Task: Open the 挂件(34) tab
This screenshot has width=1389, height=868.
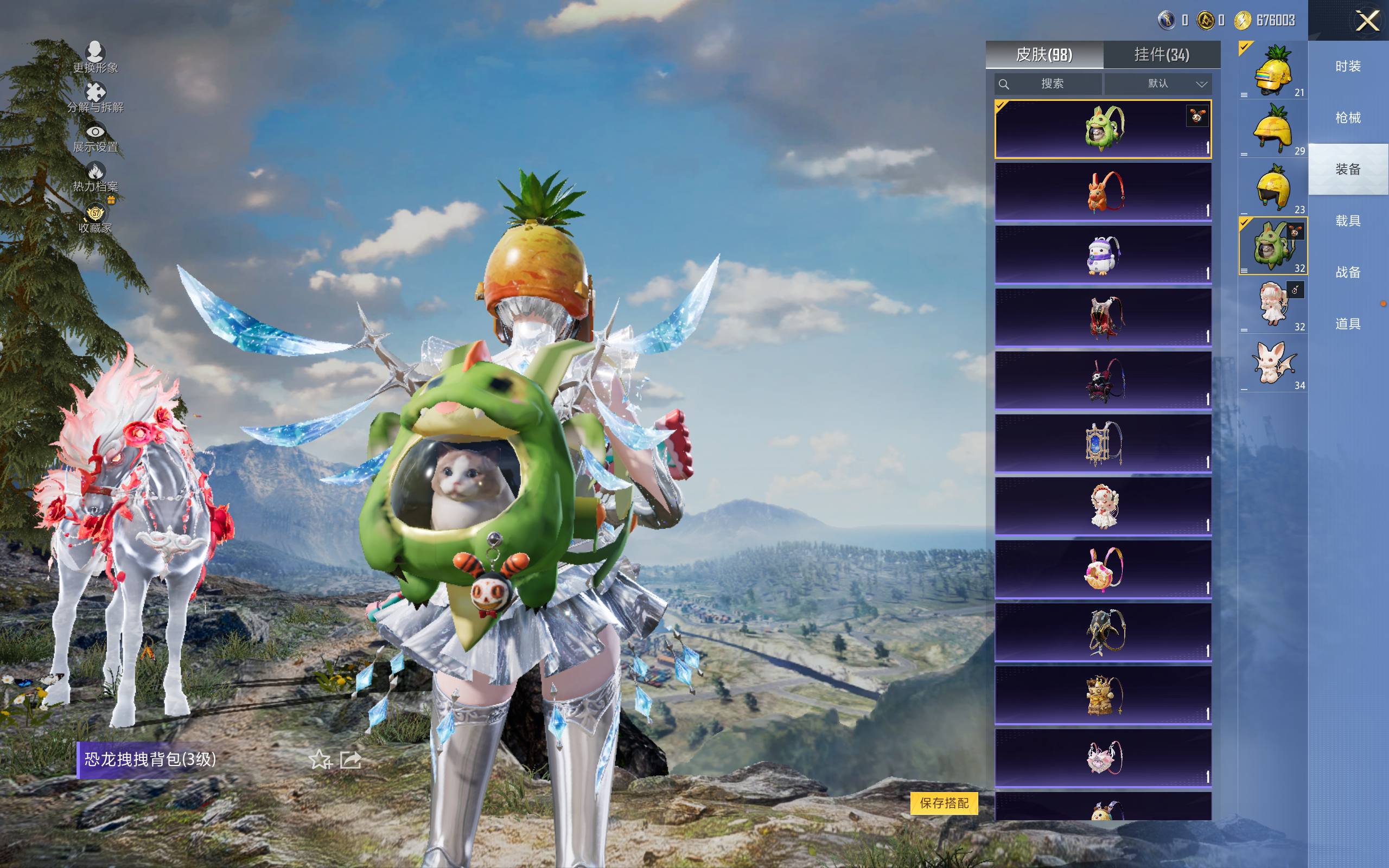Action: click(1162, 55)
